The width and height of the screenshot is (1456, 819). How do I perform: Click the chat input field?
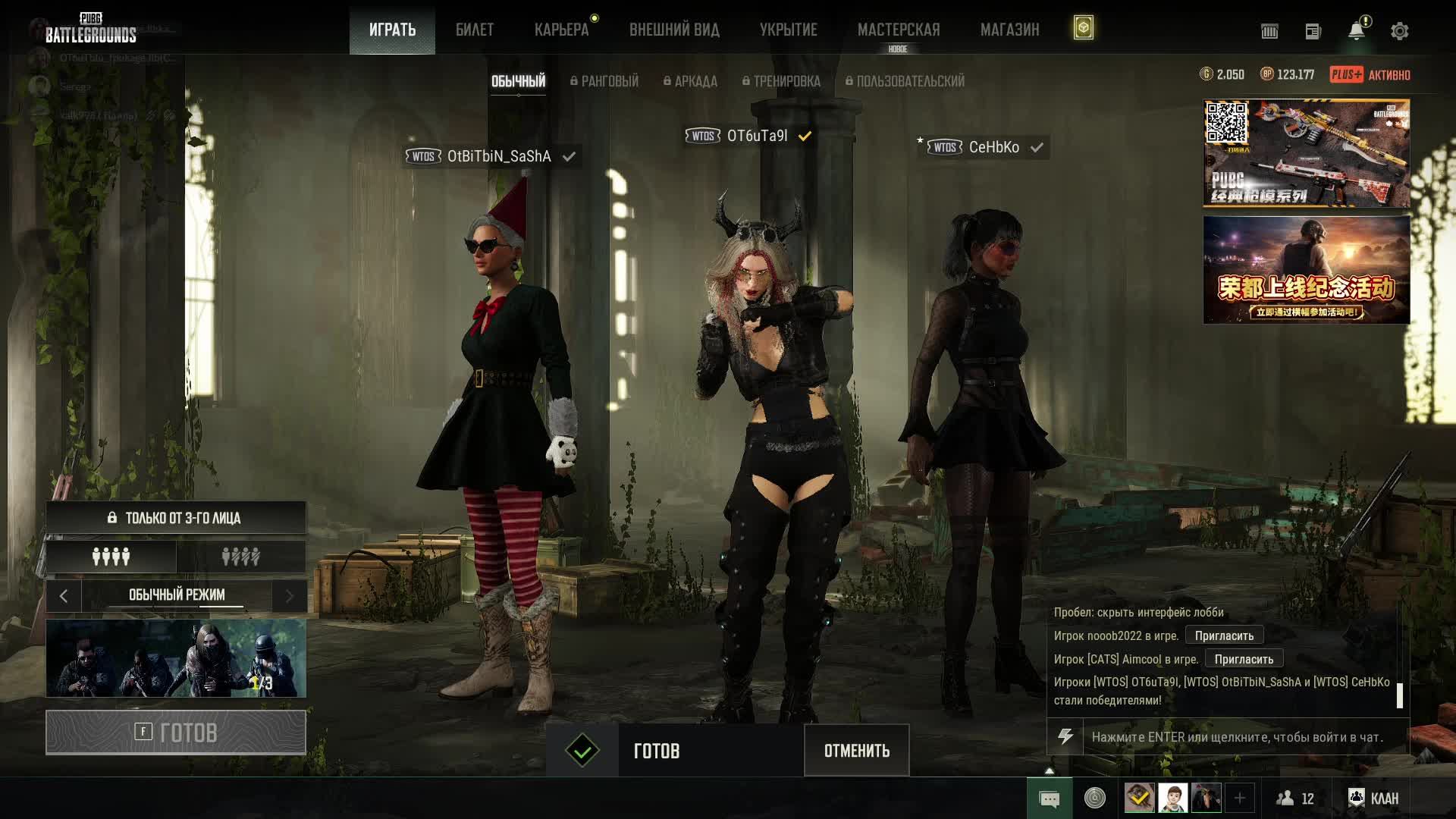[1244, 737]
